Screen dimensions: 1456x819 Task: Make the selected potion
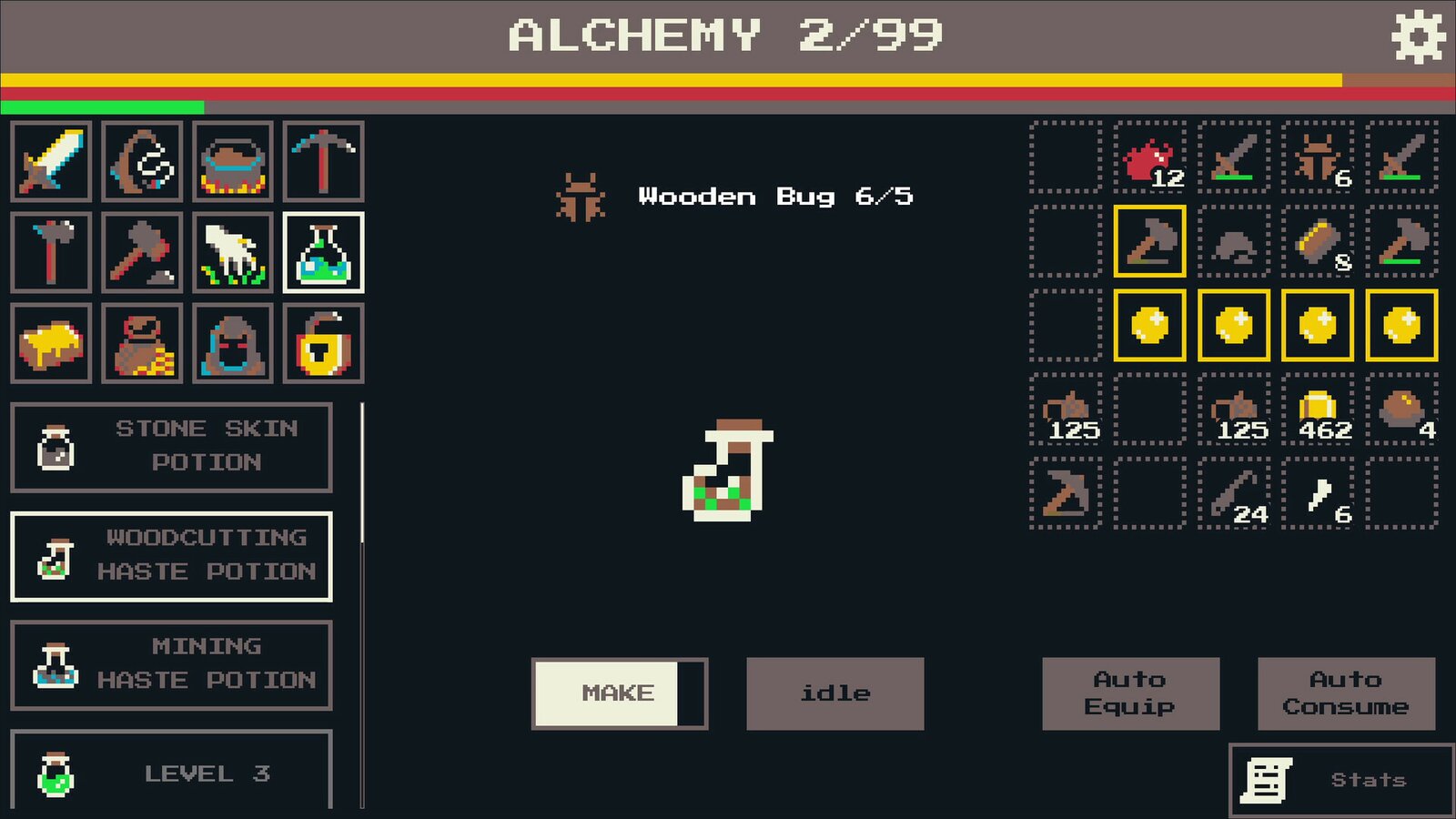(x=619, y=693)
